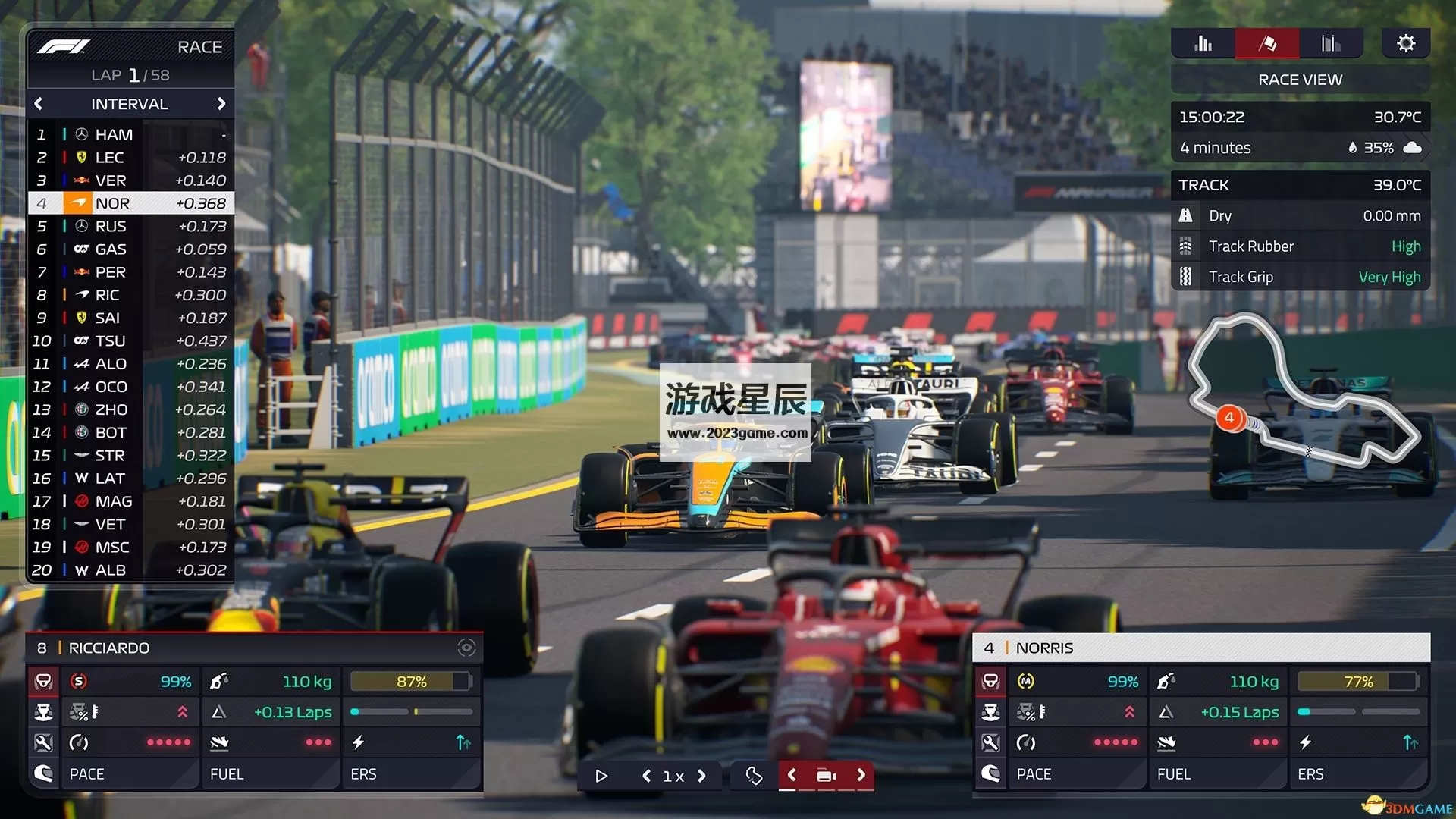Open the settings gear

pos(1405,44)
